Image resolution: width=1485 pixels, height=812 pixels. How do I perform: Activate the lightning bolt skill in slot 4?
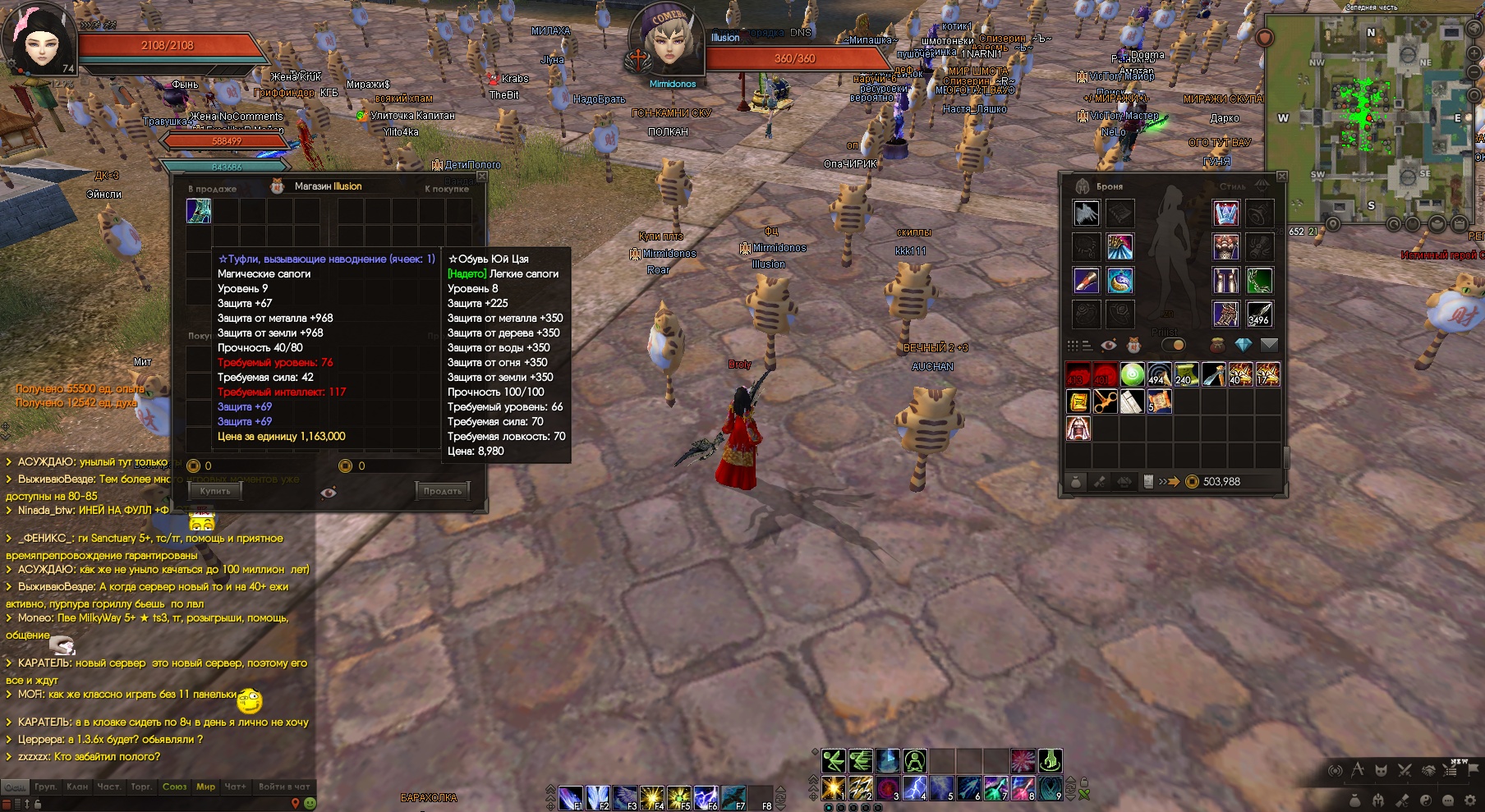(x=915, y=788)
